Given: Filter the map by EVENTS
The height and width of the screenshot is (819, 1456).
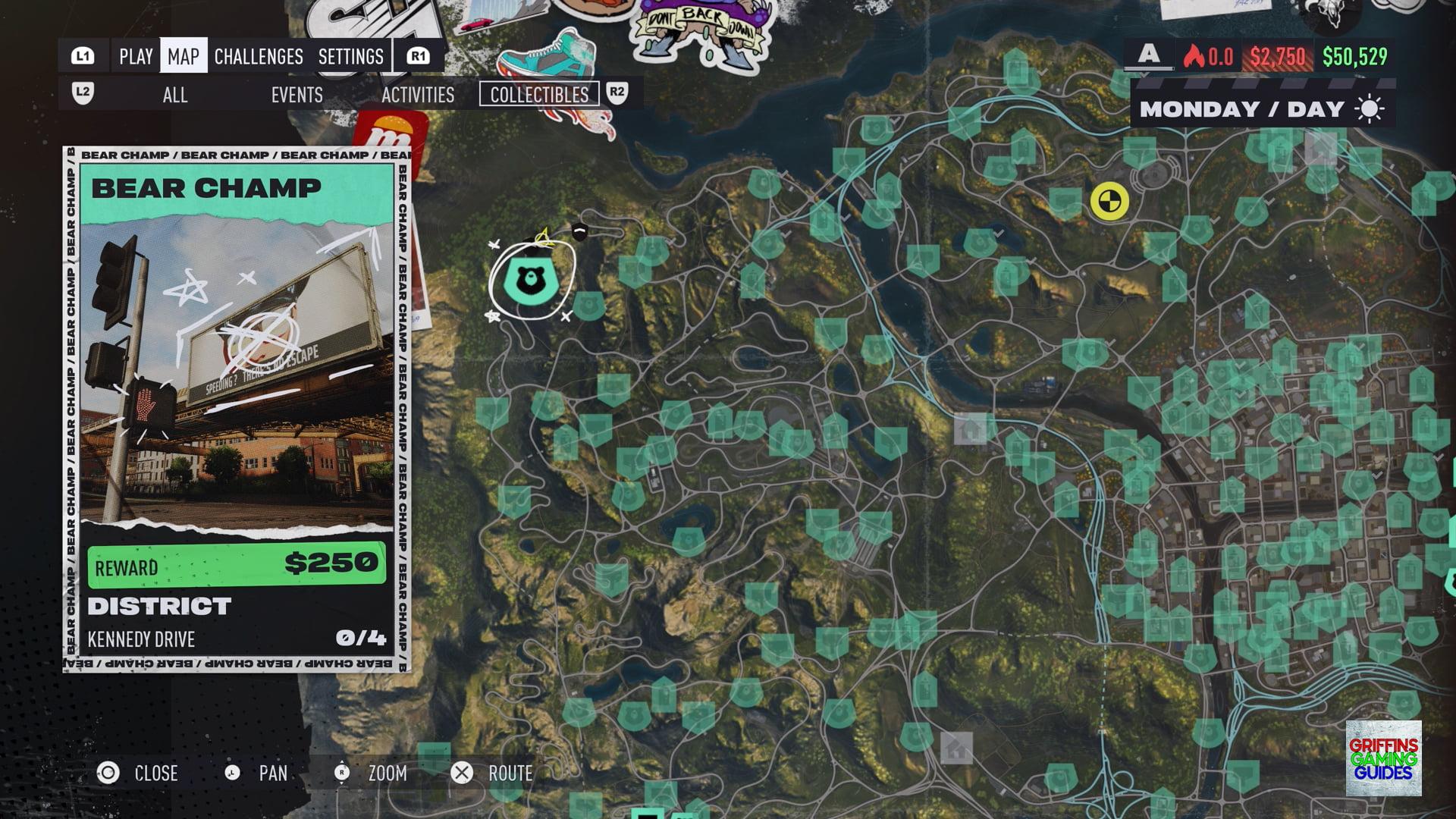Looking at the screenshot, I should [297, 95].
